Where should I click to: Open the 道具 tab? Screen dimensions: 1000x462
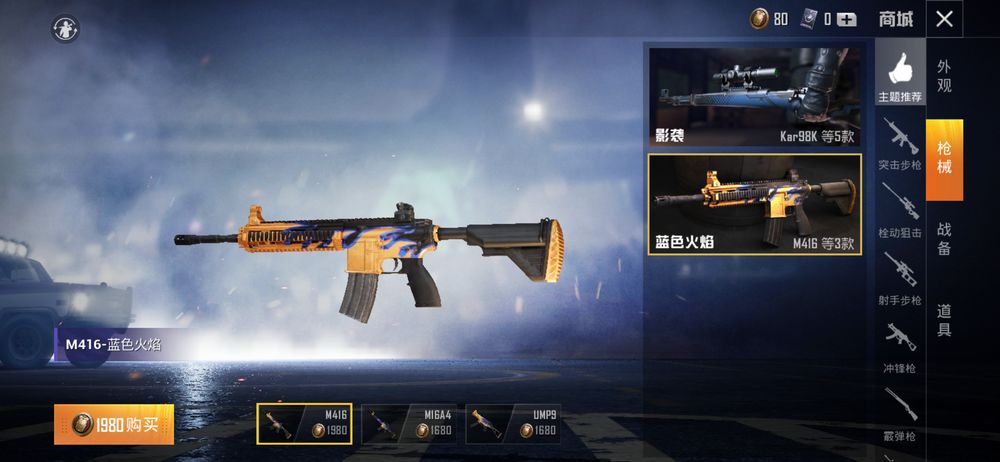click(944, 319)
